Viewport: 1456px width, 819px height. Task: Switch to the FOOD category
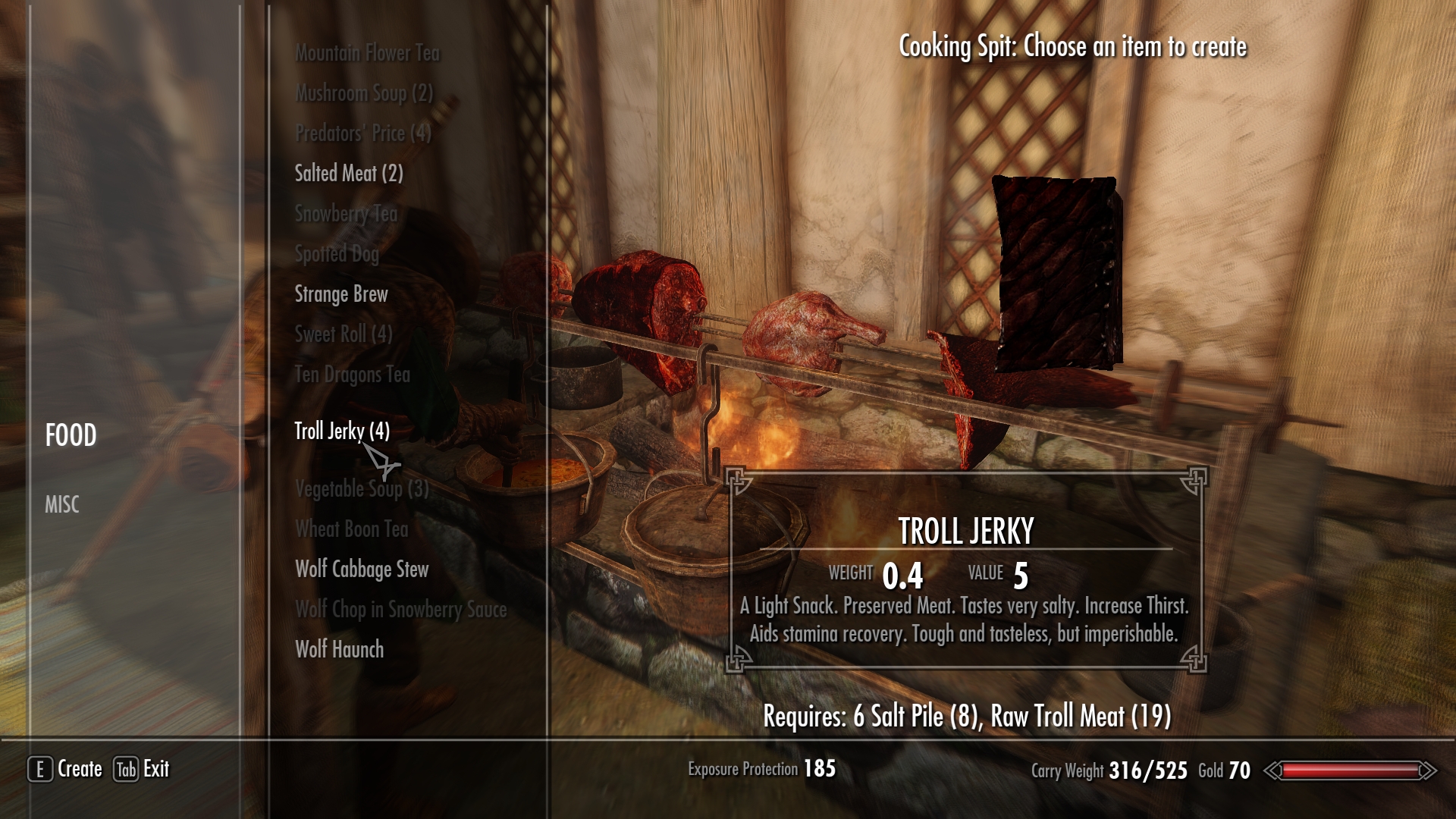tap(71, 435)
